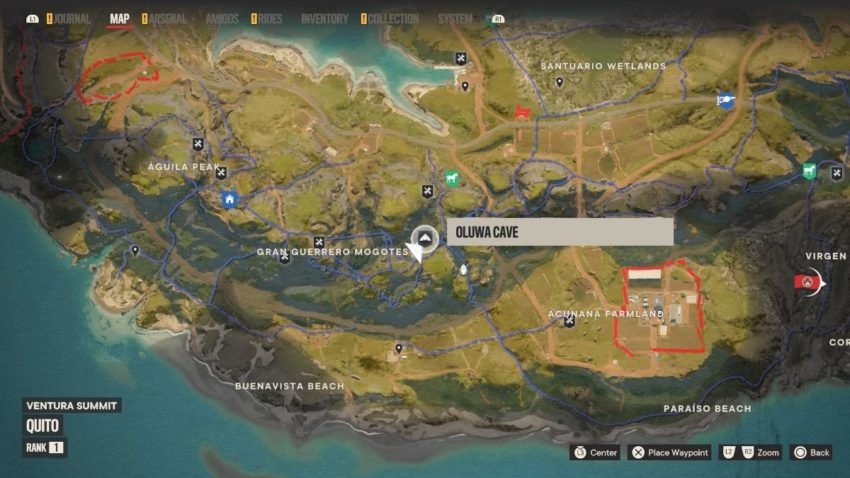Select the location pin above Buenavista Beach
The width and height of the screenshot is (850, 478).
coord(399,348)
